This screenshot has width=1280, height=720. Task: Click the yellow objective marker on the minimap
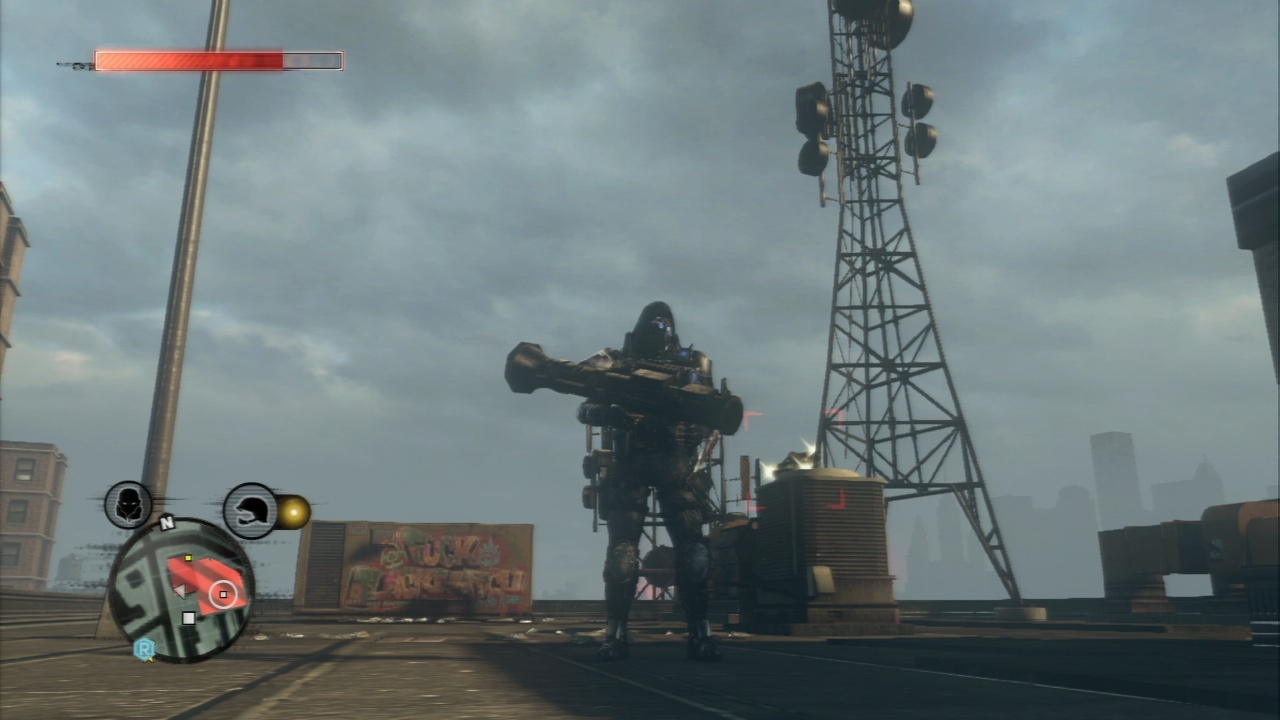tap(187, 558)
